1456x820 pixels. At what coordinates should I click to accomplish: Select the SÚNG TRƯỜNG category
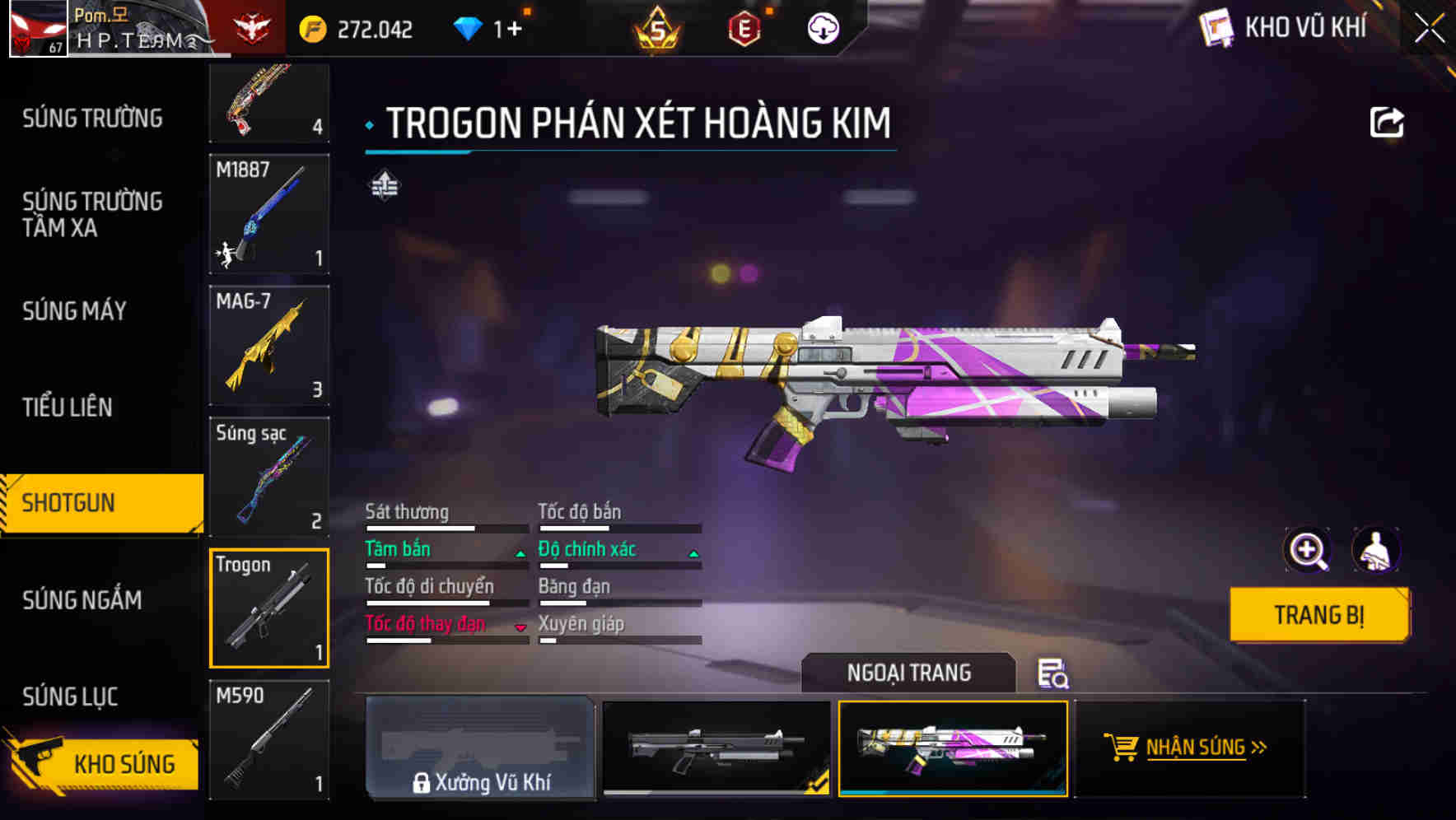point(92,119)
